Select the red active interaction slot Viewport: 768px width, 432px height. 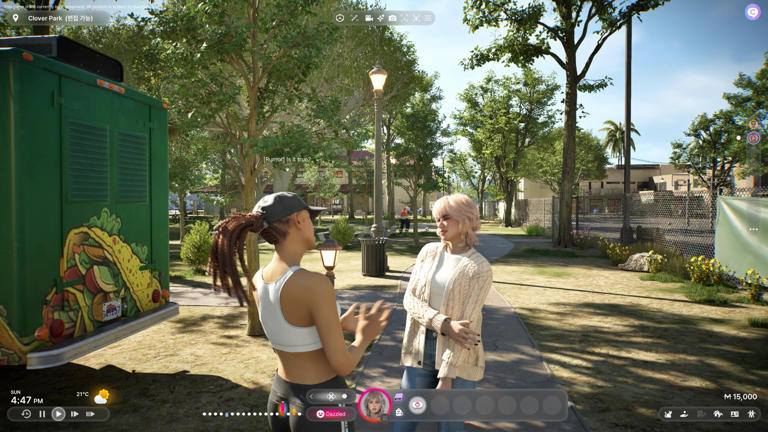[418, 405]
